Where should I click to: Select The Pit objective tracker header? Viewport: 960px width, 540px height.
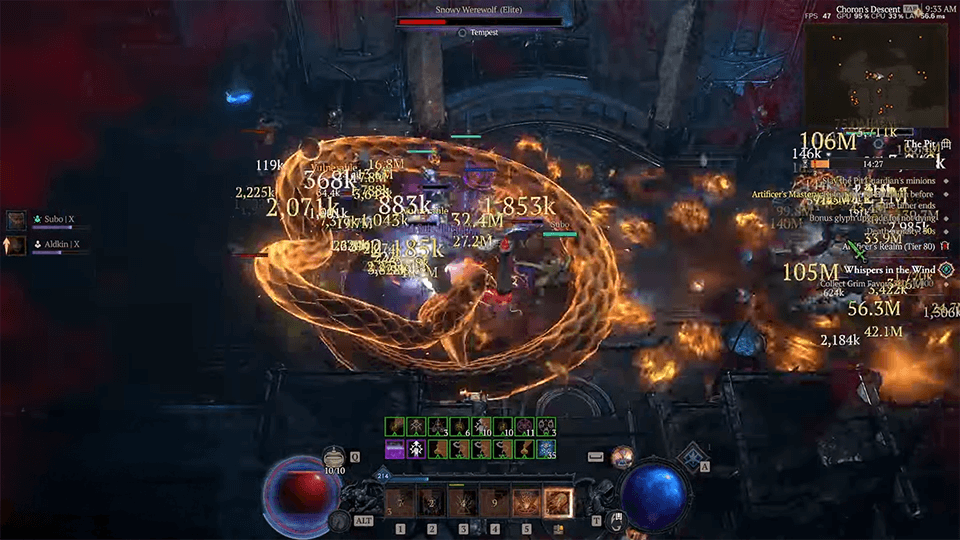(x=918, y=145)
